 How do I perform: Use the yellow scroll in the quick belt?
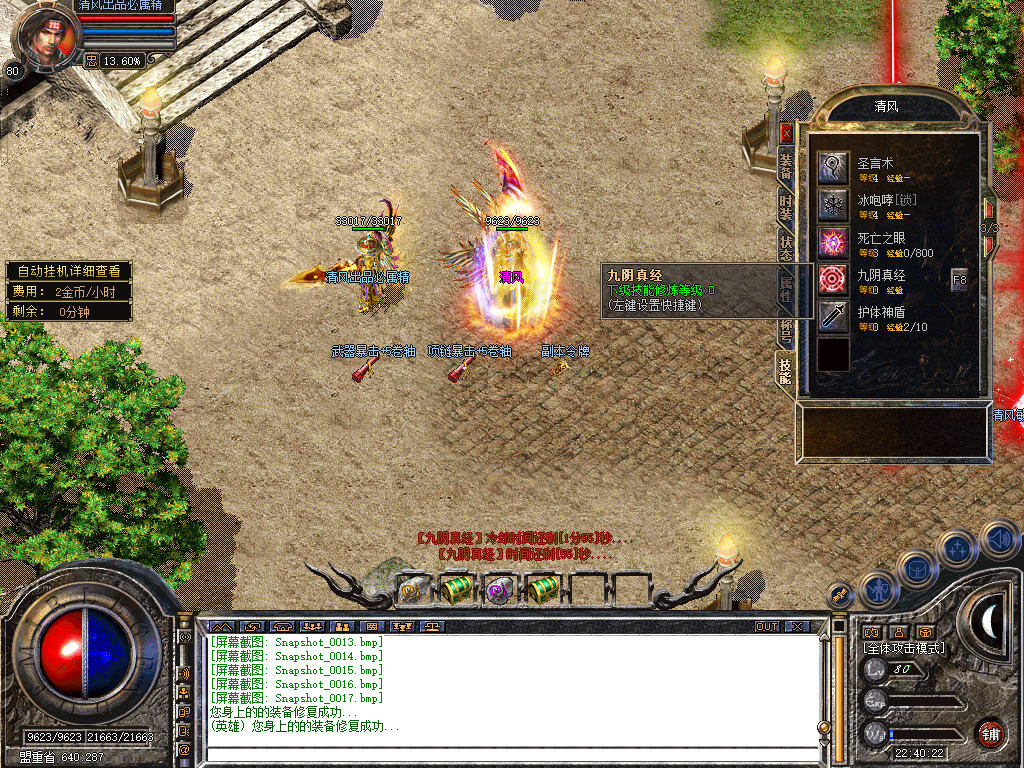pyautogui.click(x=411, y=590)
